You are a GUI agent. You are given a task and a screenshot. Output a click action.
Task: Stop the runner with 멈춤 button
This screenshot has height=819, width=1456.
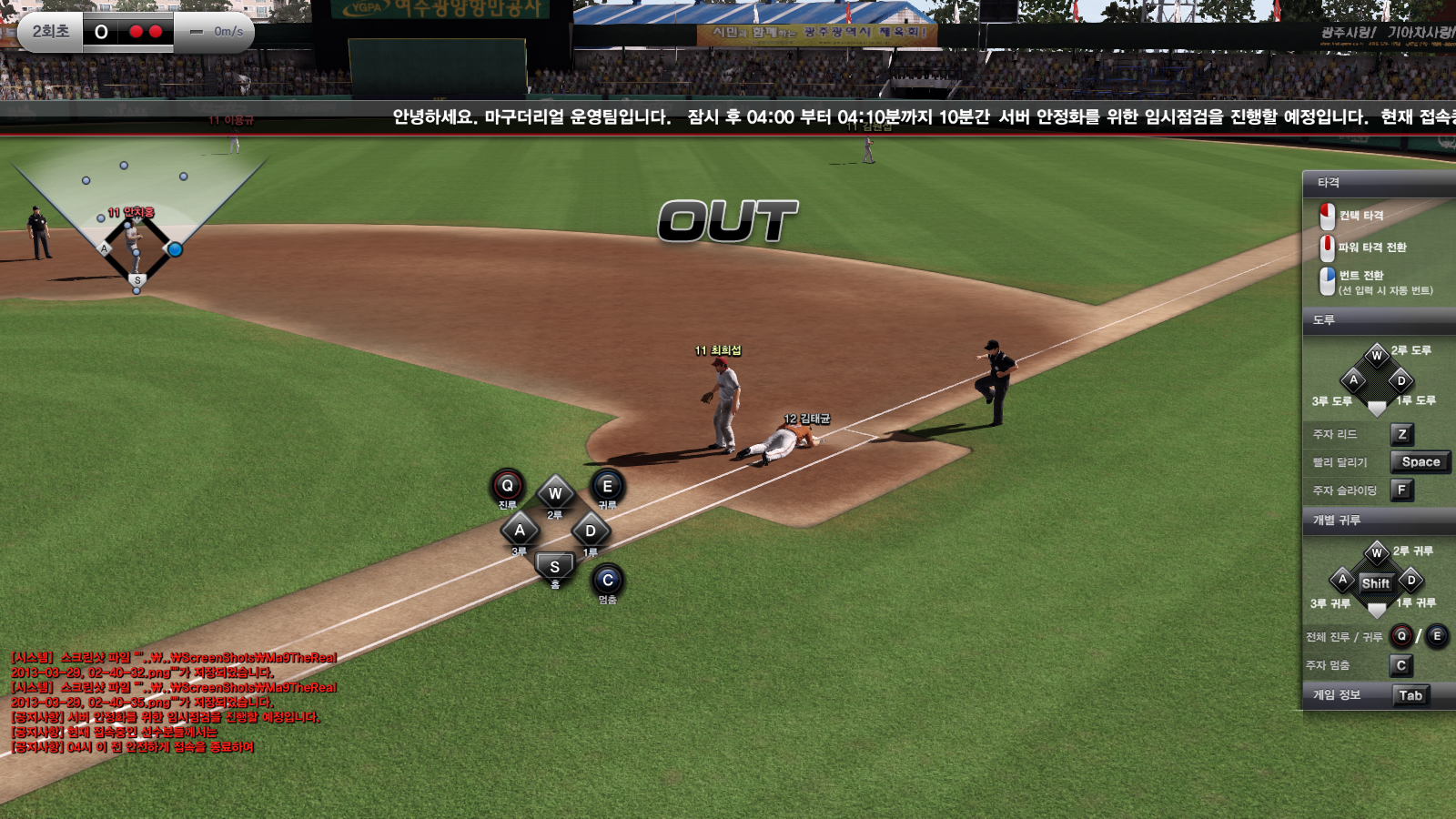(608, 581)
